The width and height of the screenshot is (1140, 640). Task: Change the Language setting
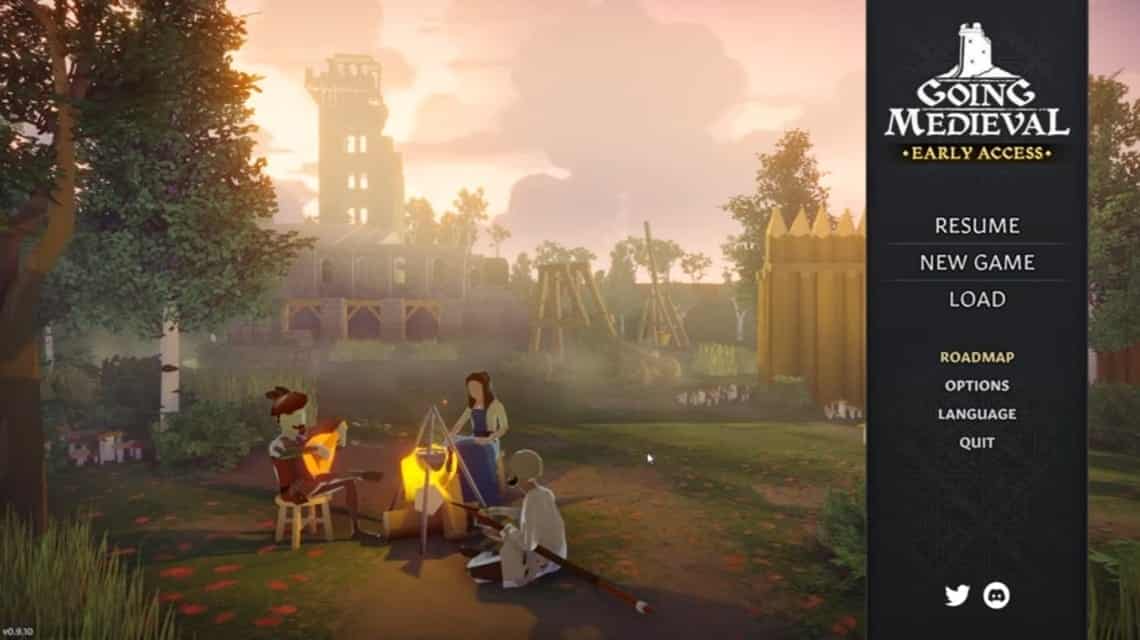click(x=977, y=414)
